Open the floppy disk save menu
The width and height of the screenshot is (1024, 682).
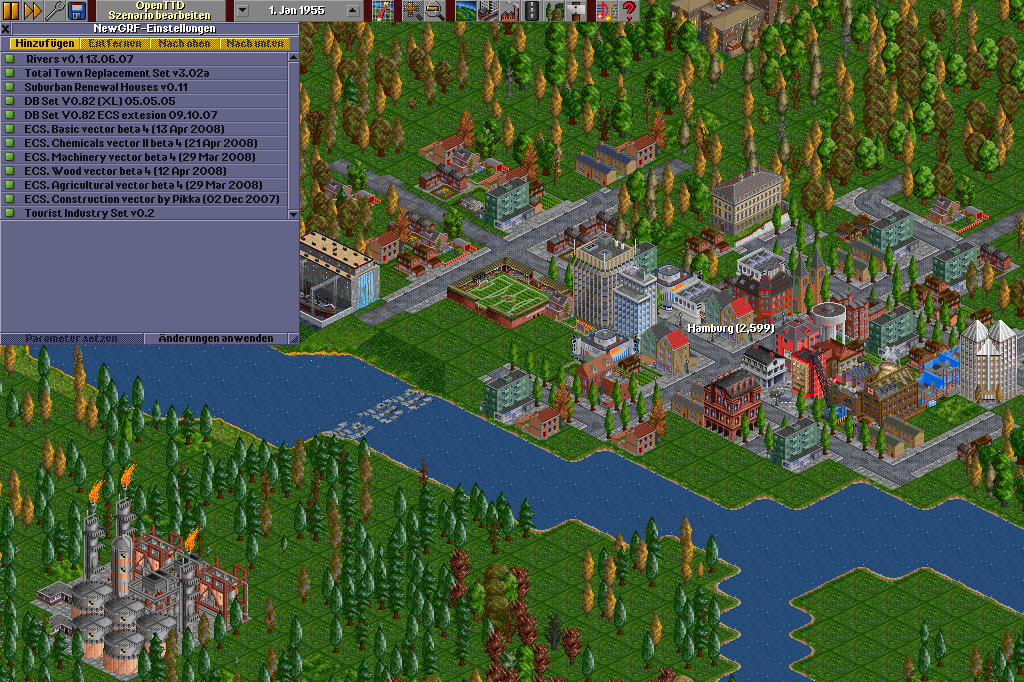pyautogui.click(x=76, y=10)
